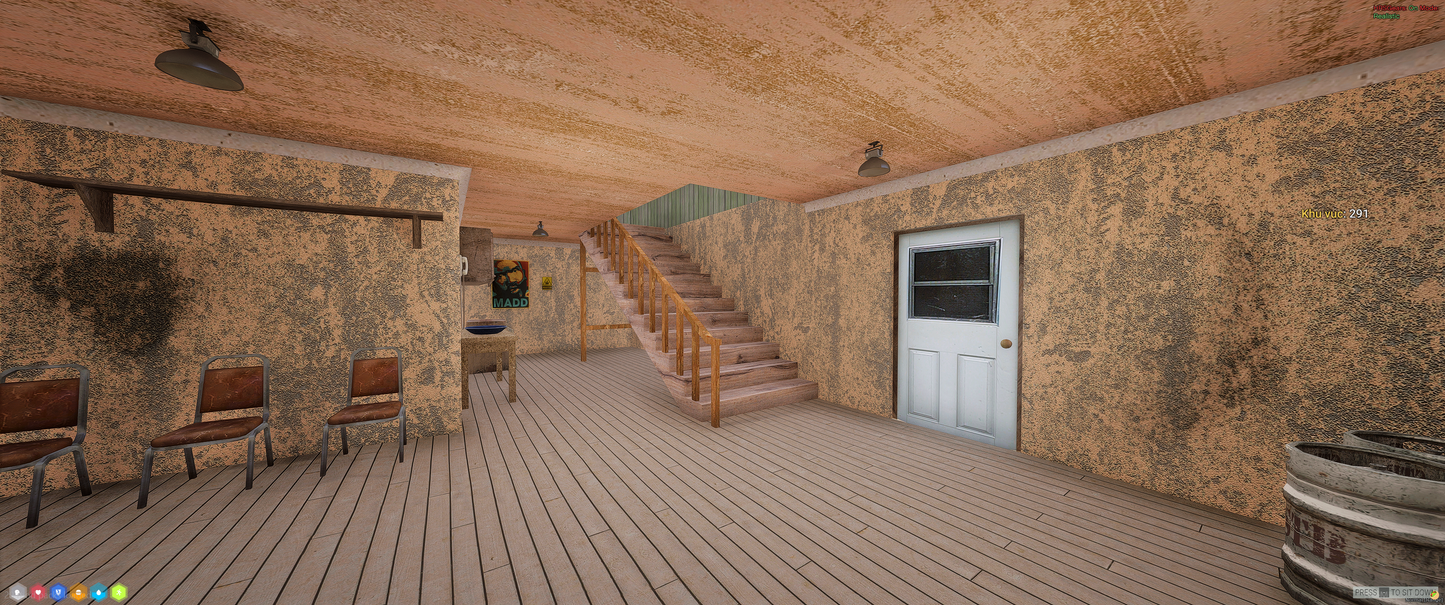1445x605 pixels.
Task: Click the blue water drop thirst icon
Action: coord(98,592)
